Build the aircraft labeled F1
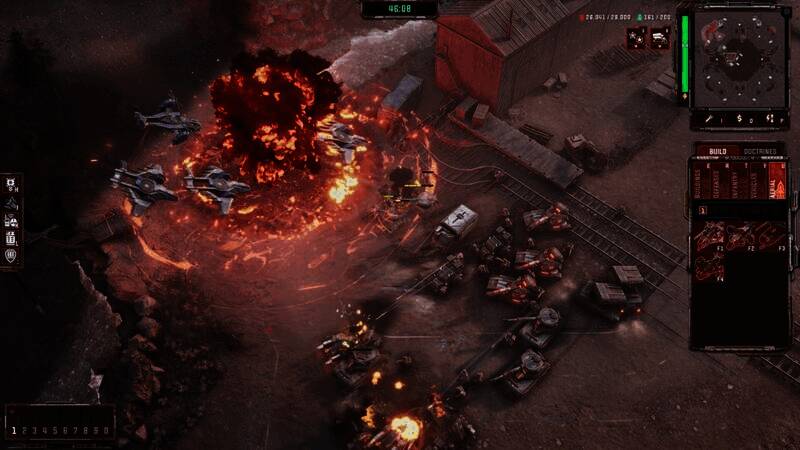The height and width of the screenshot is (450, 800). point(710,235)
